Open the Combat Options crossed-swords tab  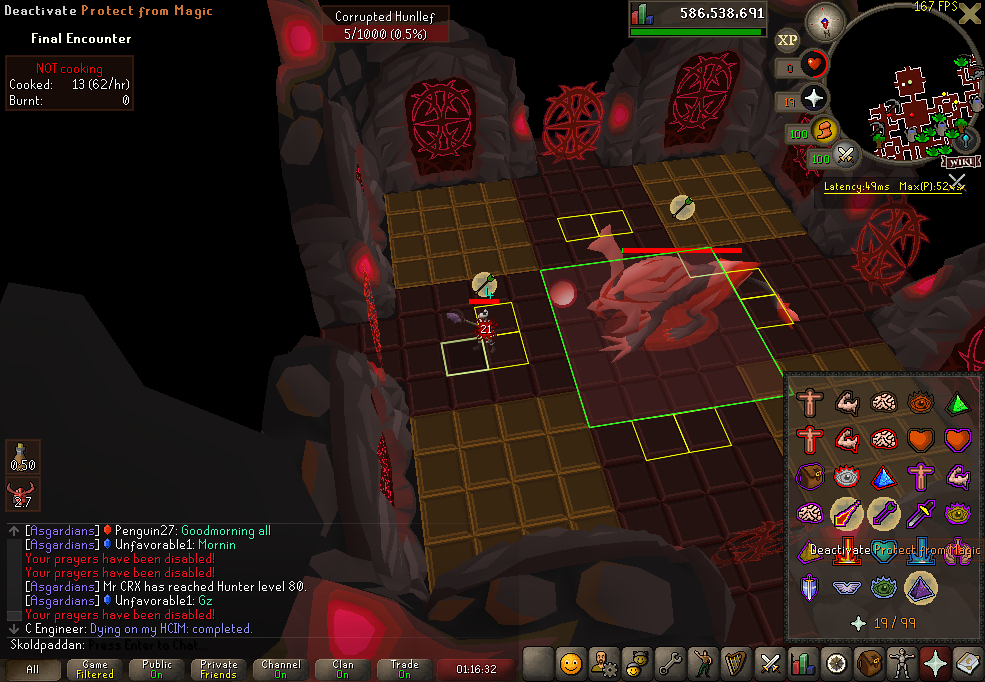click(x=770, y=662)
